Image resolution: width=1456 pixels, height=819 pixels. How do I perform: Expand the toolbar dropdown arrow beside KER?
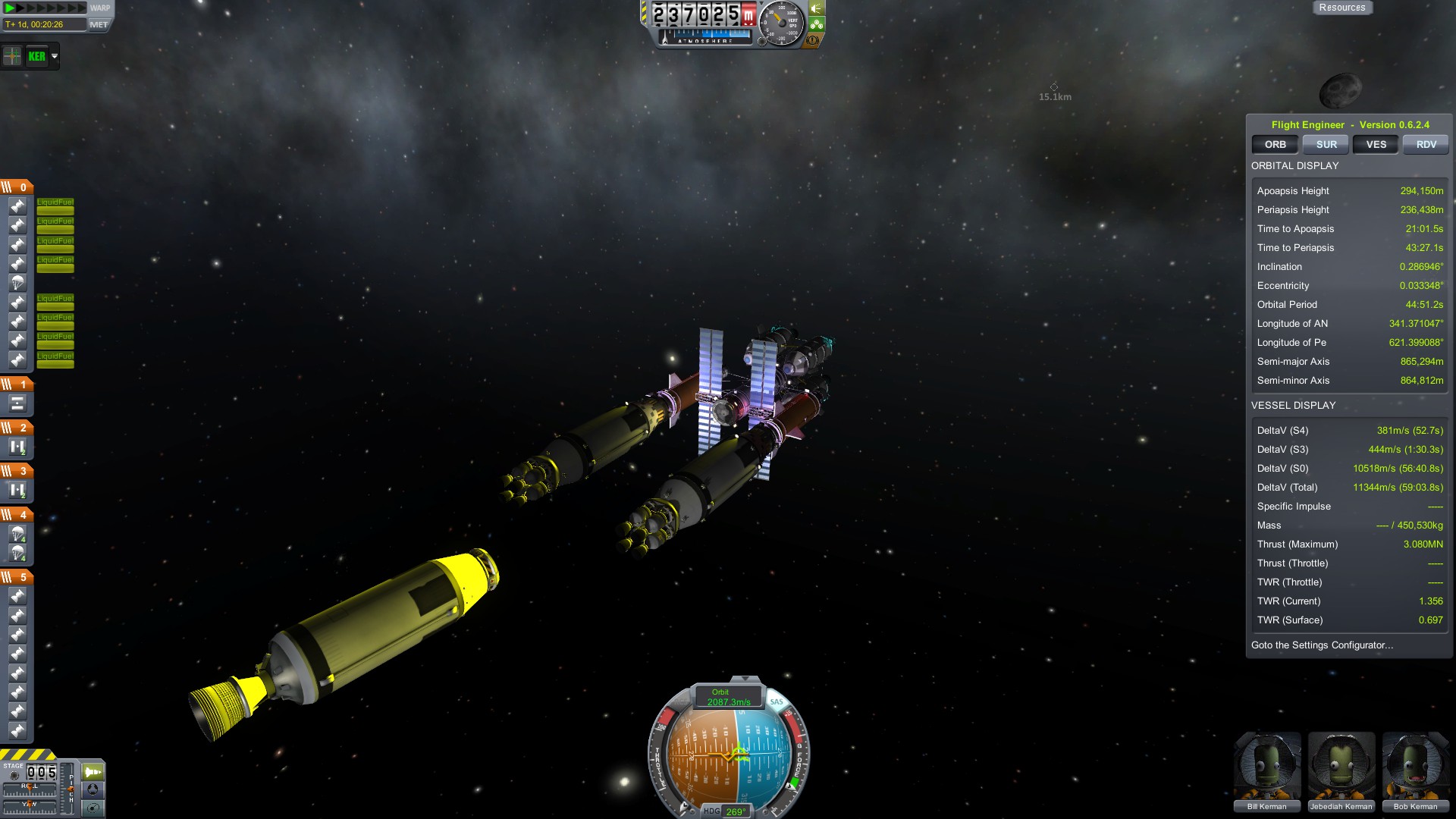tap(55, 56)
